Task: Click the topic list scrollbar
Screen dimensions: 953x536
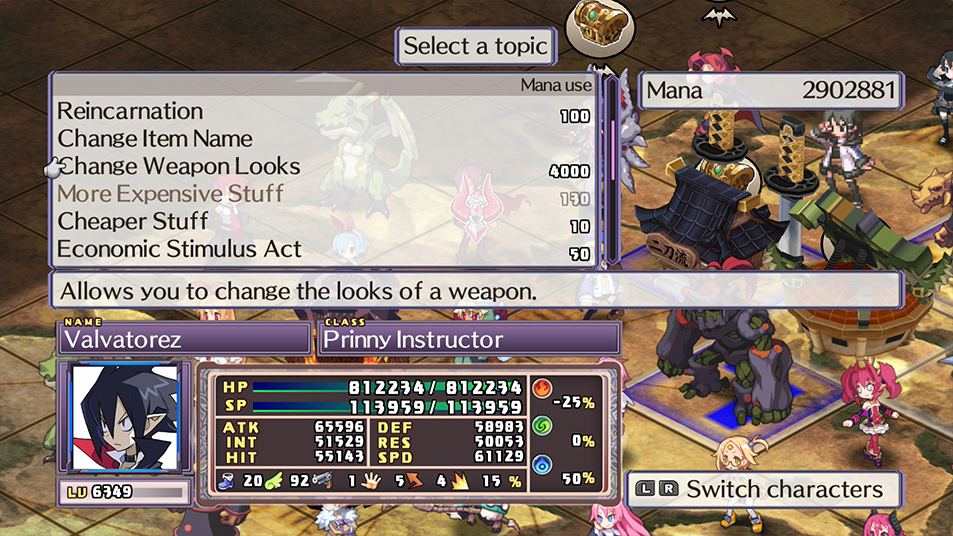Action: tap(612, 167)
